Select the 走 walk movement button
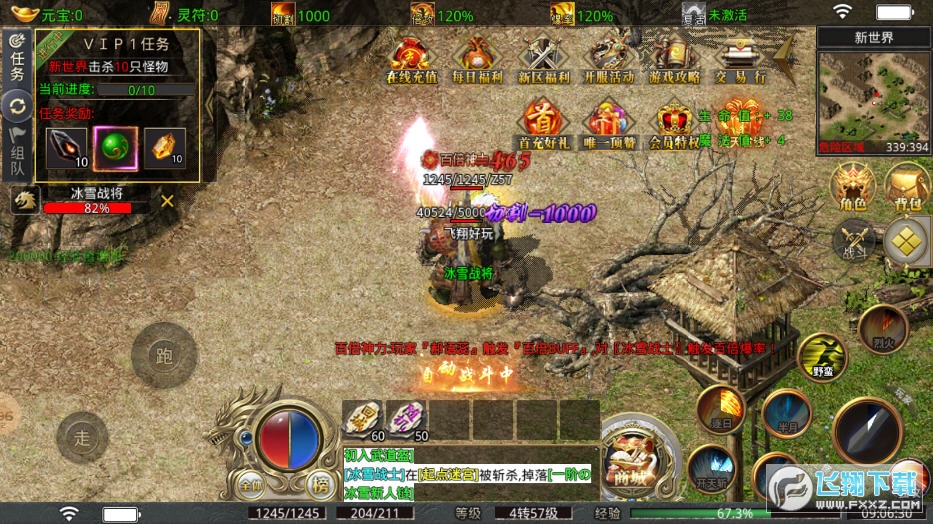Image resolution: width=933 pixels, height=524 pixels. [82, 437]
